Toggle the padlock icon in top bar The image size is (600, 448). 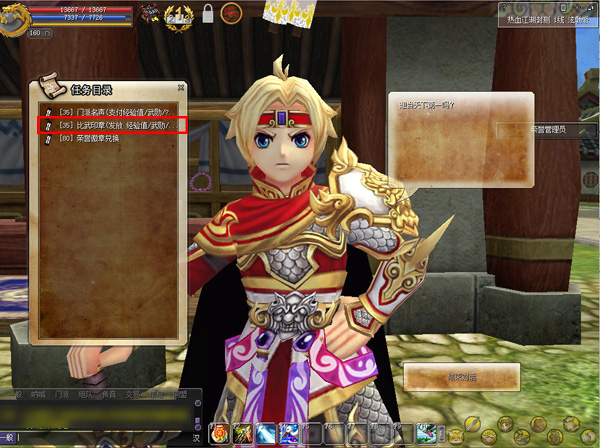[208, 14]
